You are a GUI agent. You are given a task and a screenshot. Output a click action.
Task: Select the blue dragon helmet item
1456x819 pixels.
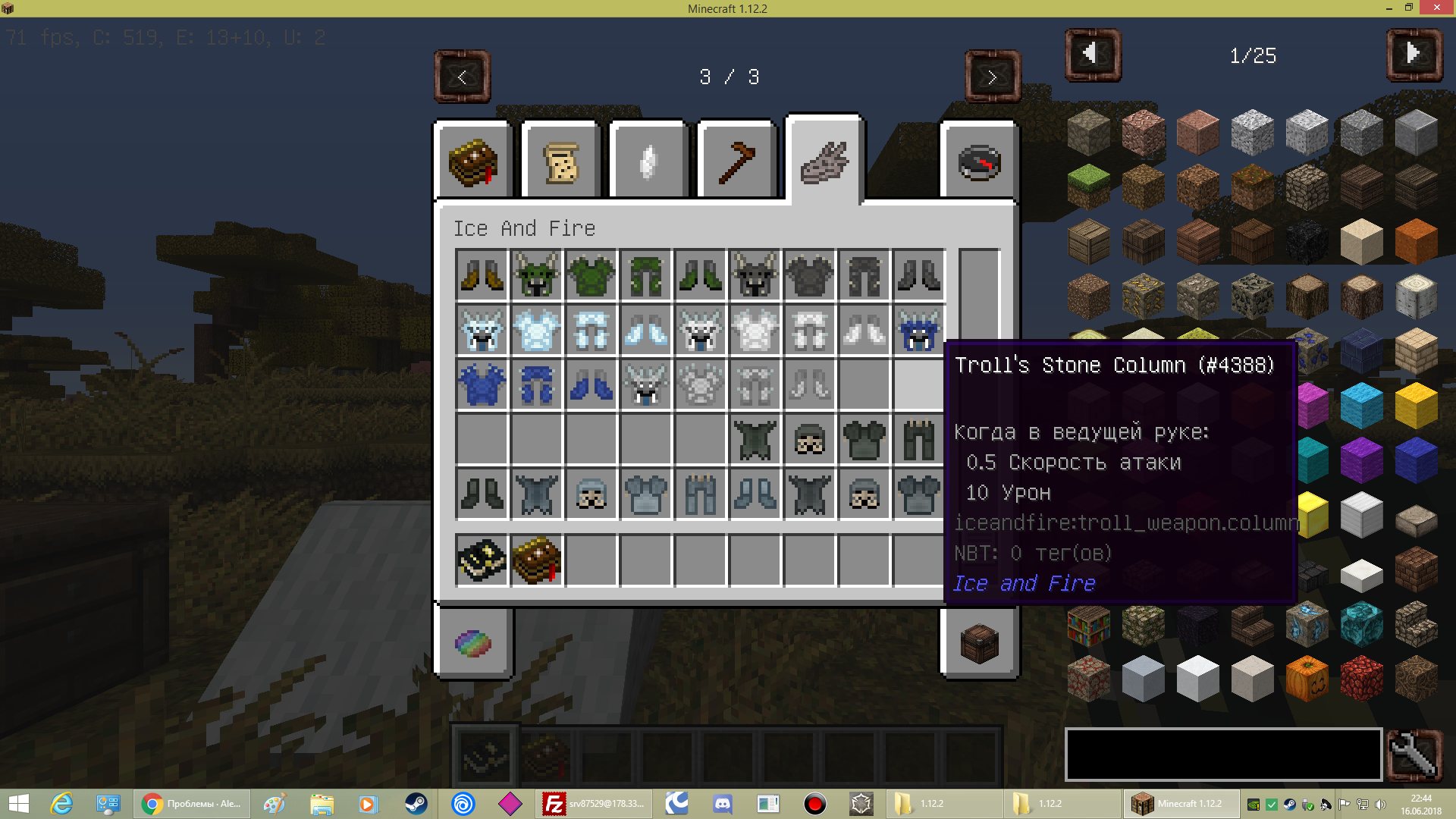tap(918, 330)
